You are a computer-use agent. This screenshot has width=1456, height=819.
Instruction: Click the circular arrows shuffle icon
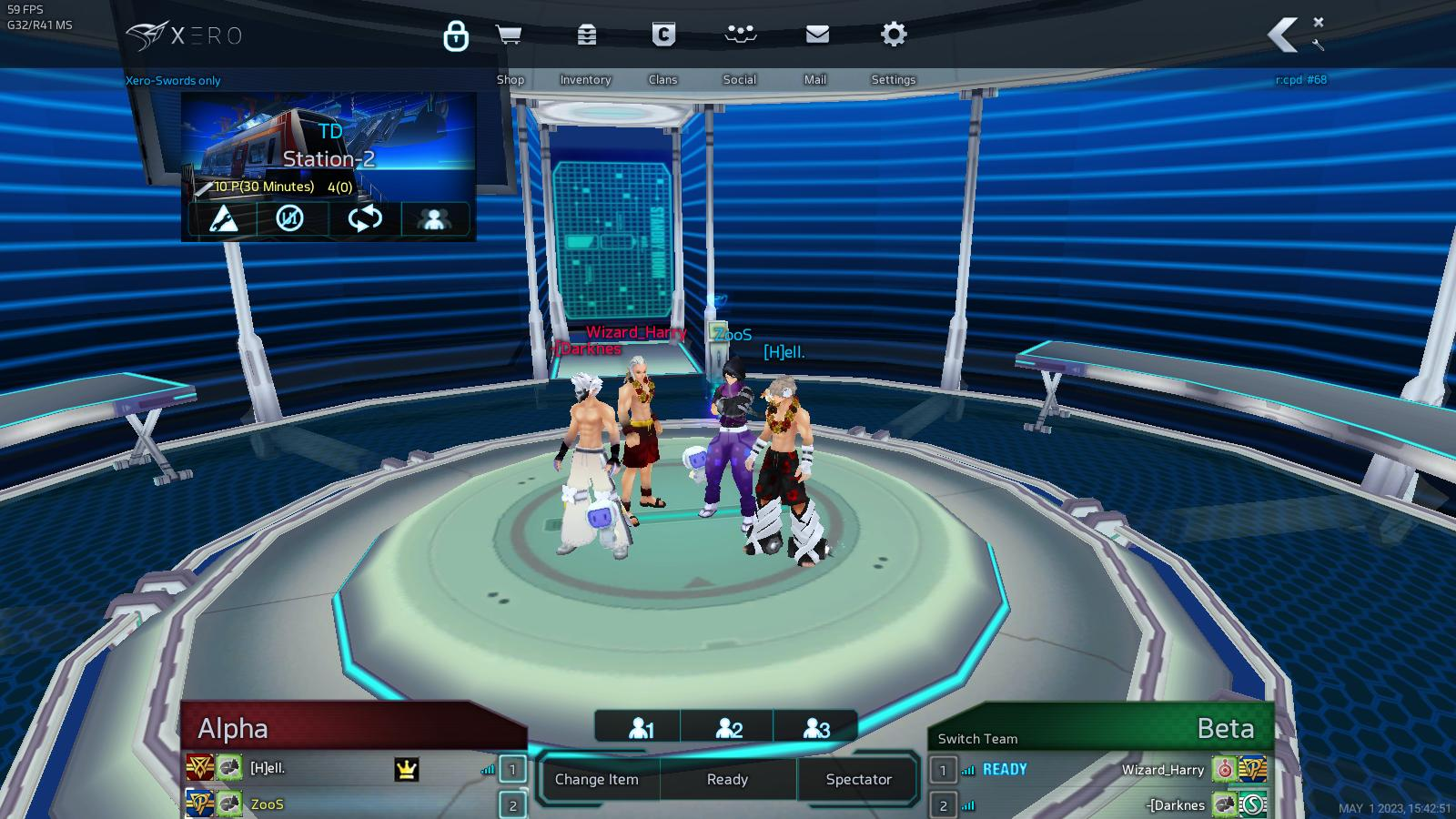click(364, 219)
